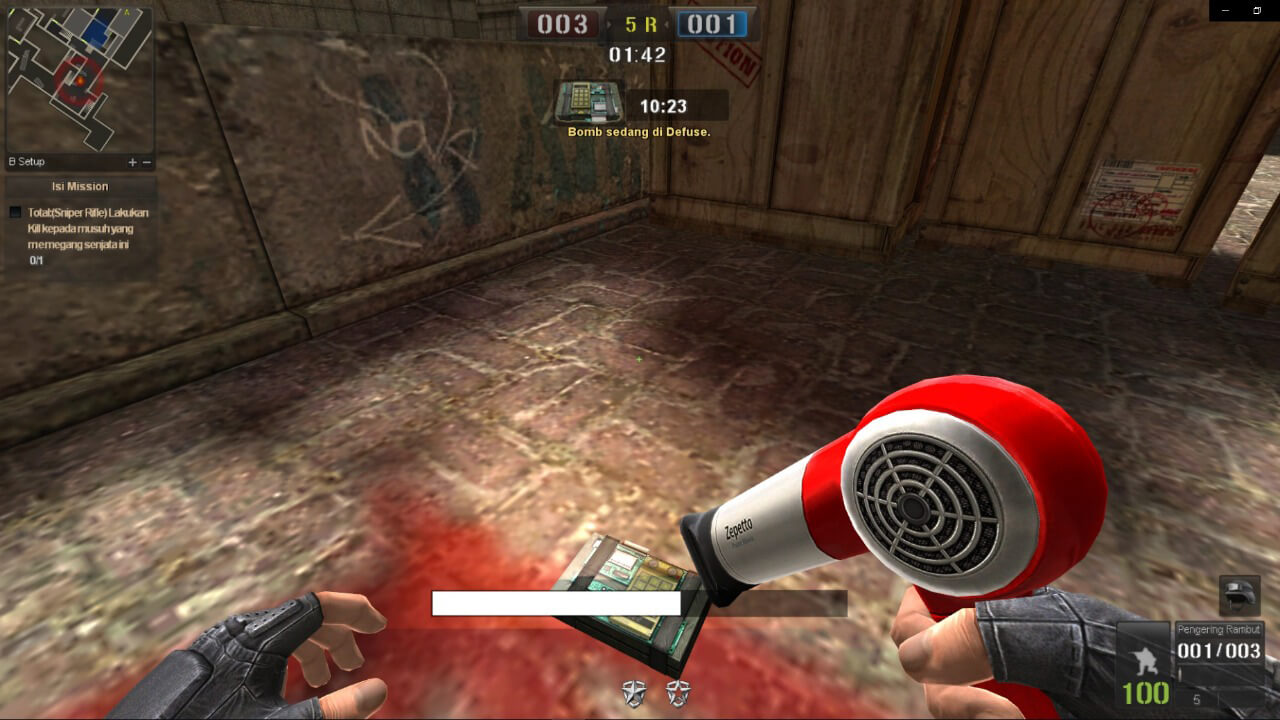
Task: Toggle the Sniper Rifle mission checkbox
Action: coord(14,212)
